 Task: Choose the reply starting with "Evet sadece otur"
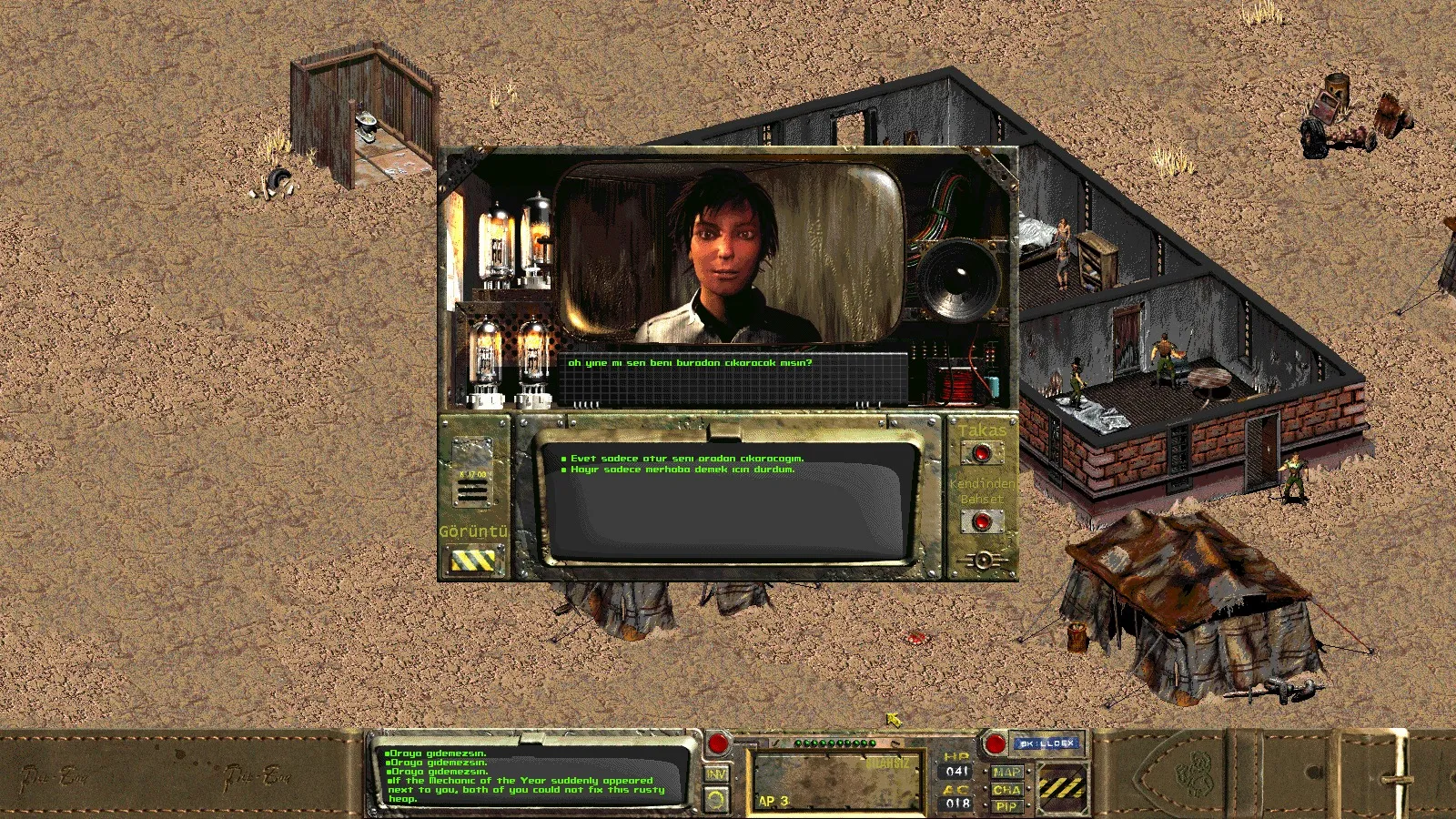tap(687, 459)
